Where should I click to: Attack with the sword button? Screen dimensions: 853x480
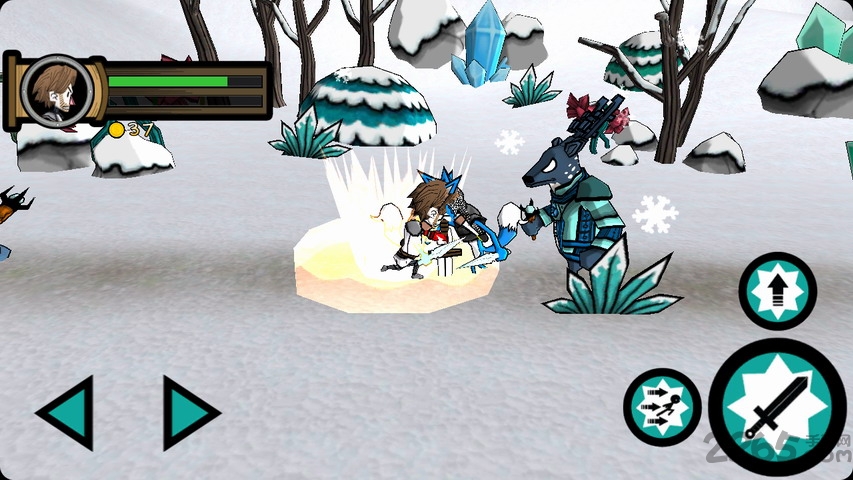point(776,407)
